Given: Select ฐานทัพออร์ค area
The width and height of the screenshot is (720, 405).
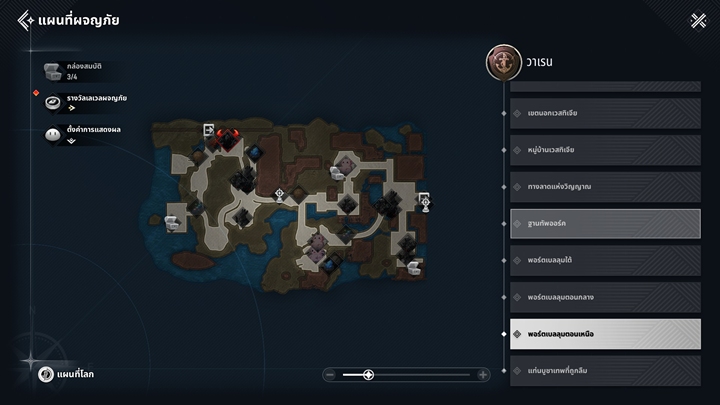Looking at the screenshot, I should point(598,223).
